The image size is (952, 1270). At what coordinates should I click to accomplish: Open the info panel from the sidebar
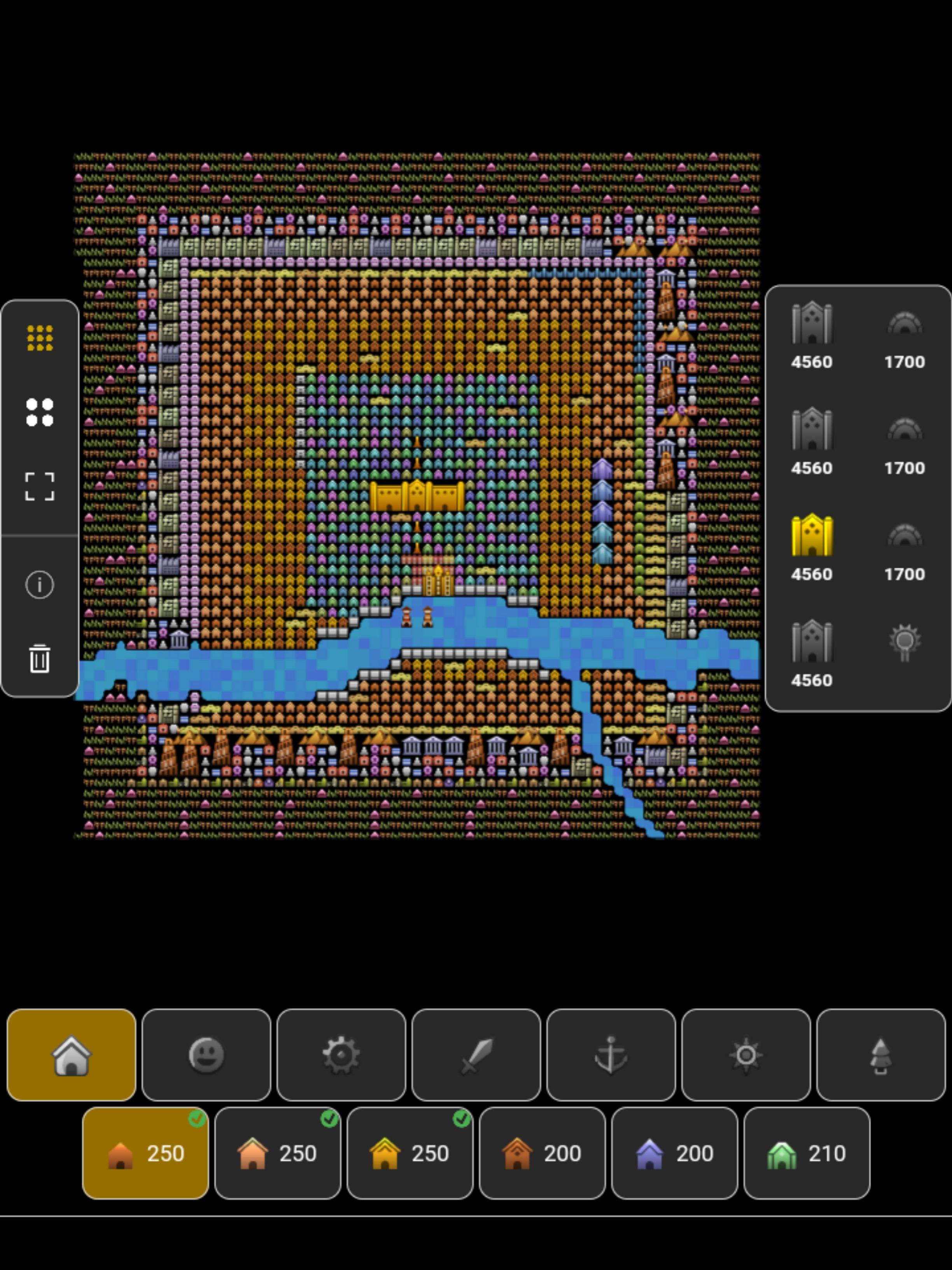point(40,584)
